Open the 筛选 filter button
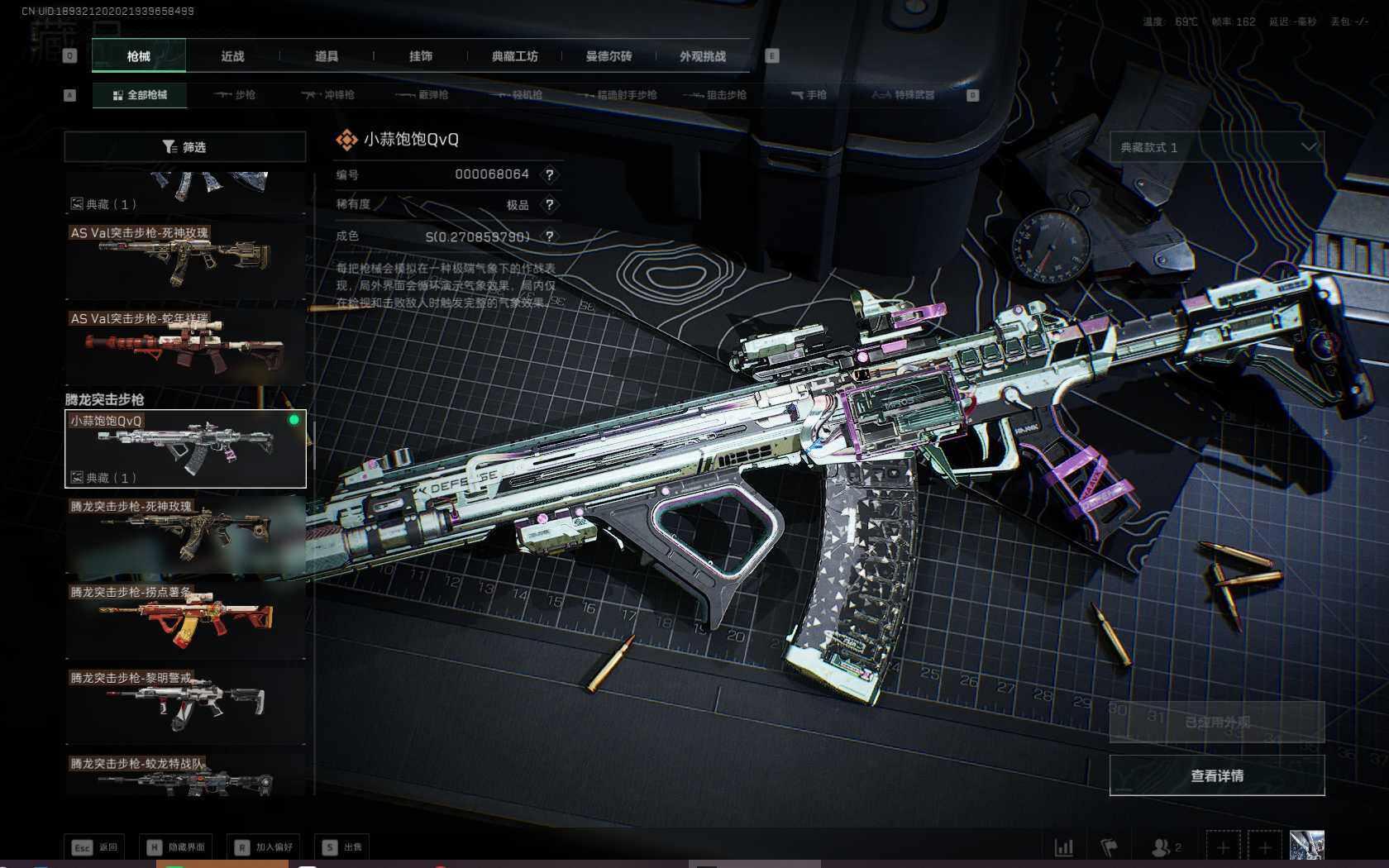 tap(184, 147)
